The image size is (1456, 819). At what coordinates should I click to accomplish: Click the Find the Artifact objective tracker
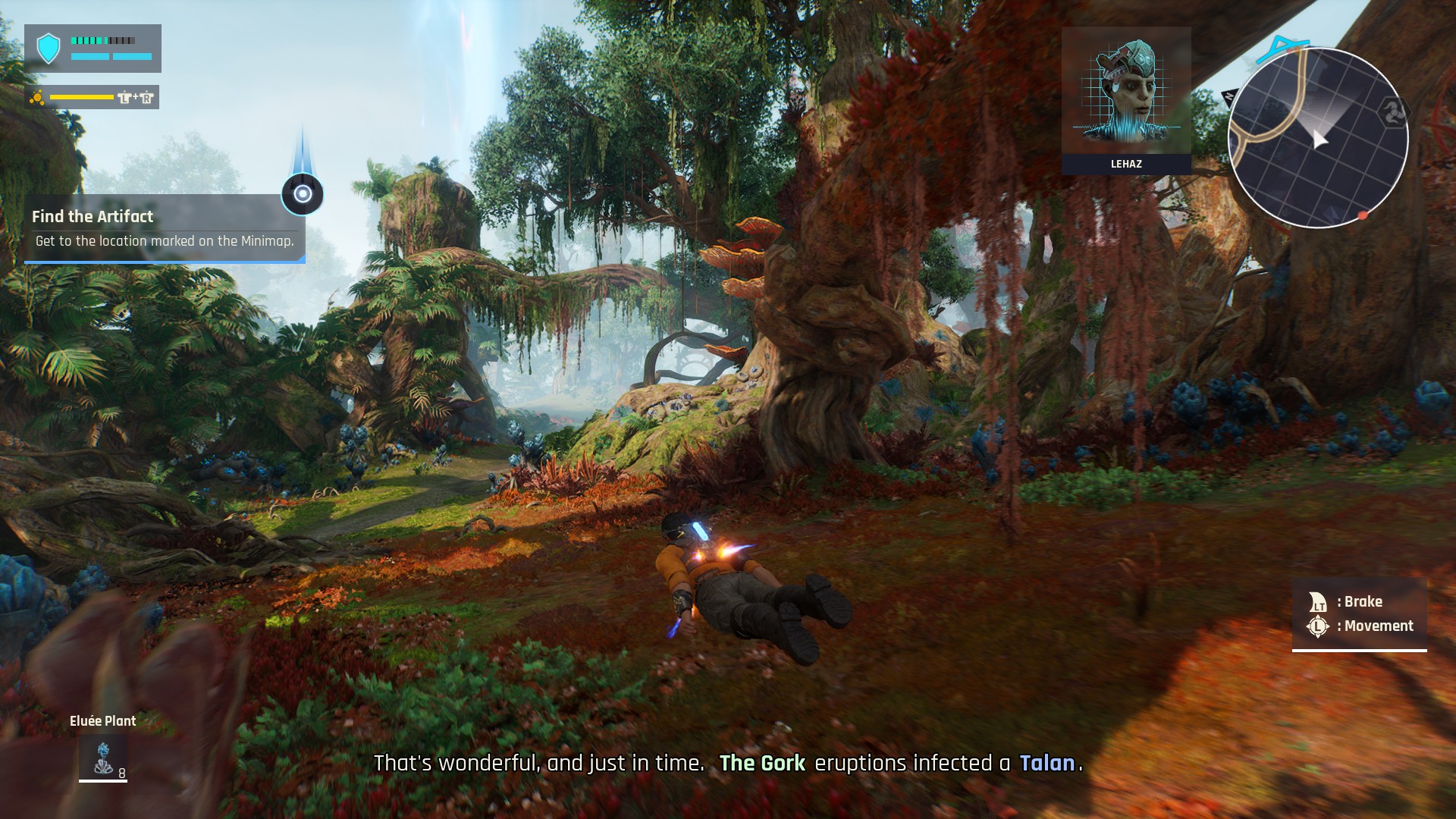165,228
